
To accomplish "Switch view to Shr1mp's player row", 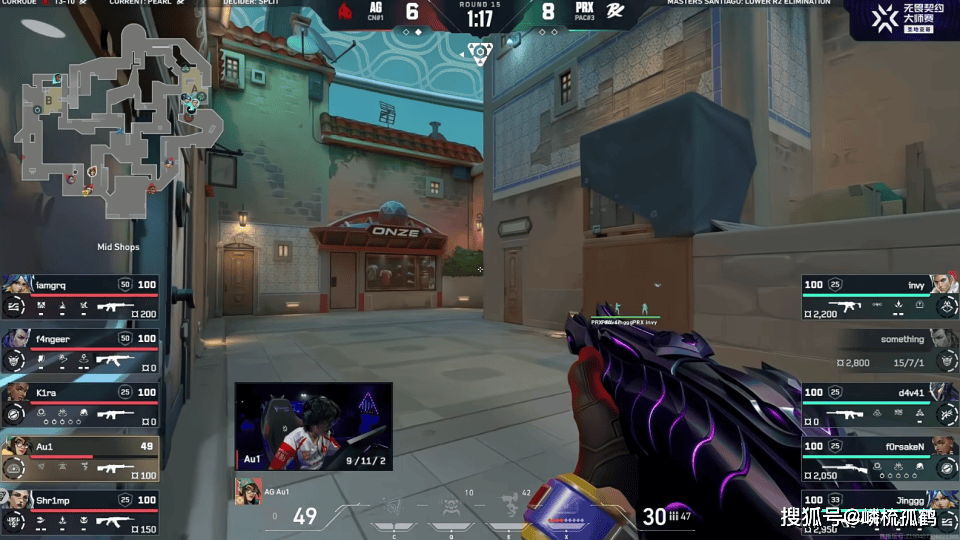I will tap(80, 511).
